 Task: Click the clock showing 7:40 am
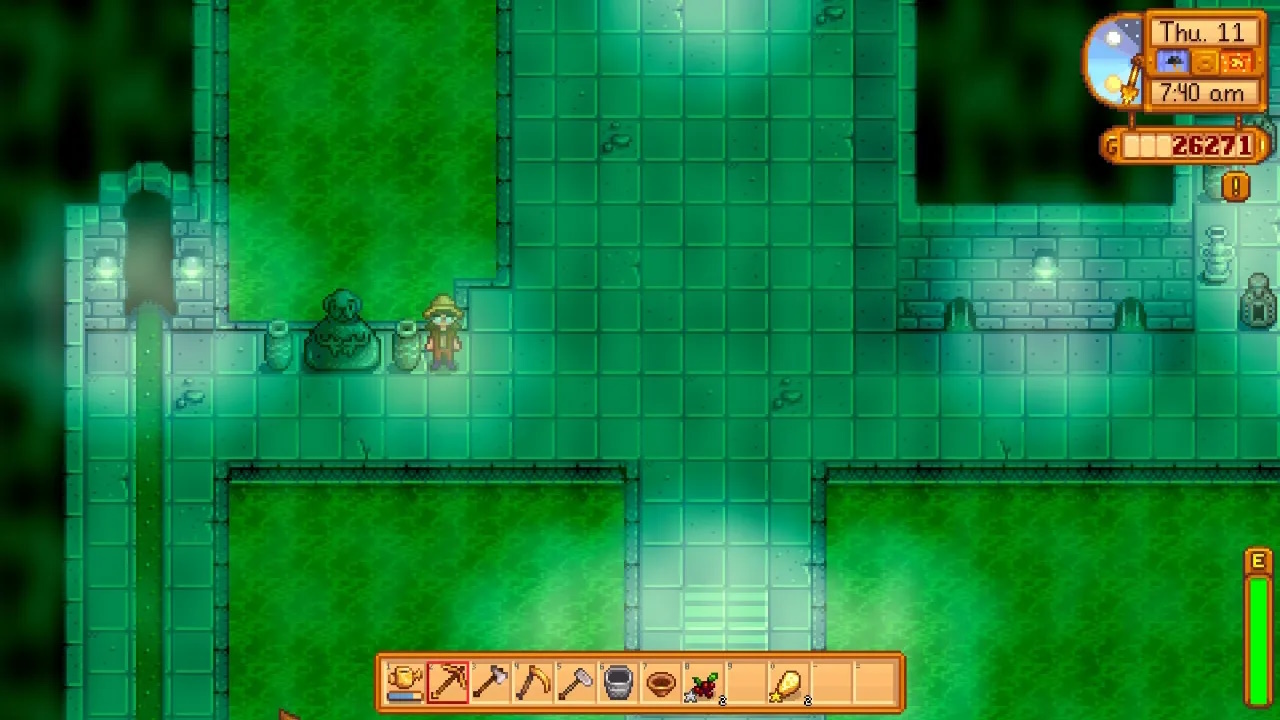pos(1205,93)
